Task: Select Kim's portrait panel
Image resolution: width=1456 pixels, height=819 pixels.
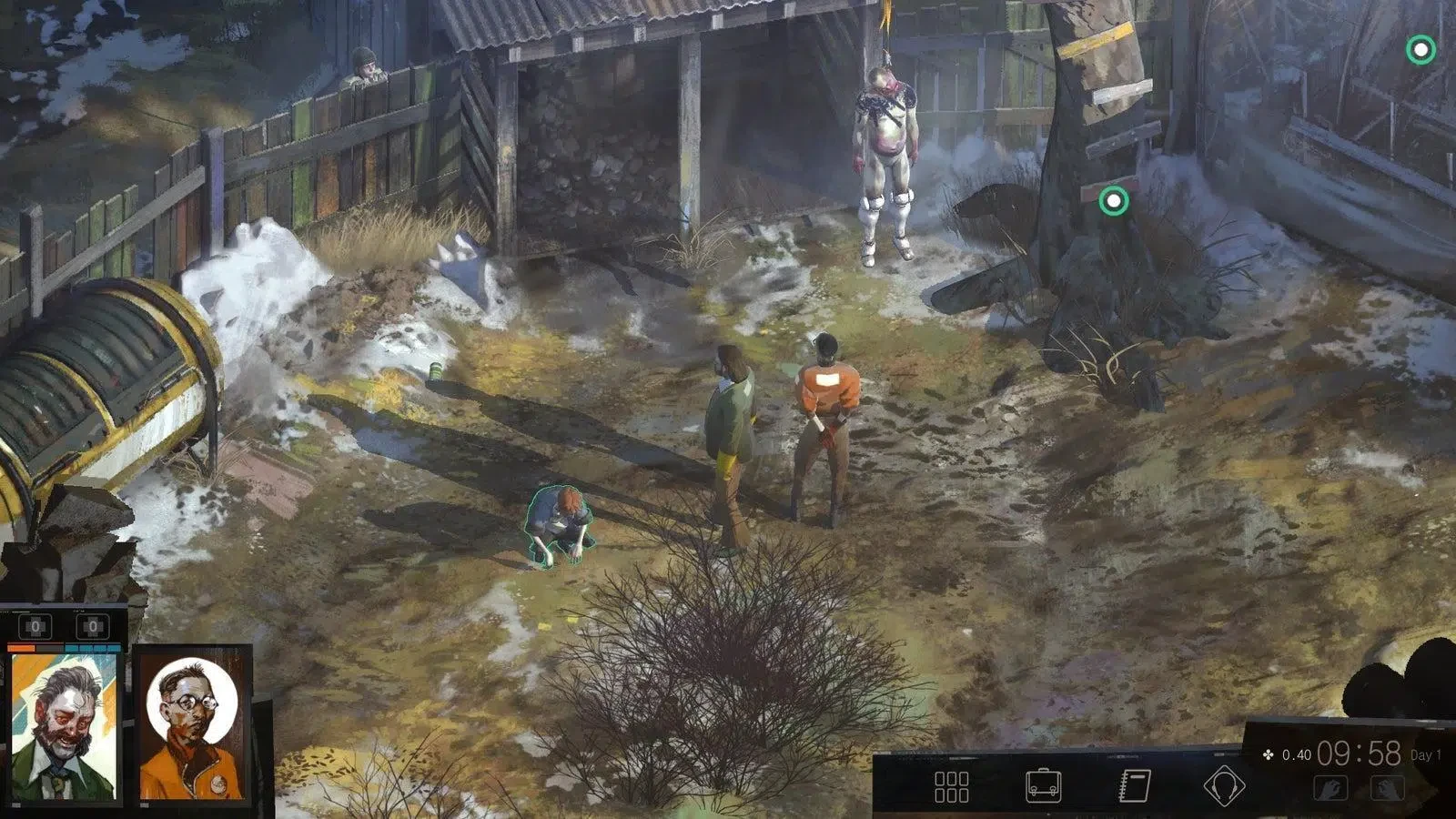Action: (191, 728)
